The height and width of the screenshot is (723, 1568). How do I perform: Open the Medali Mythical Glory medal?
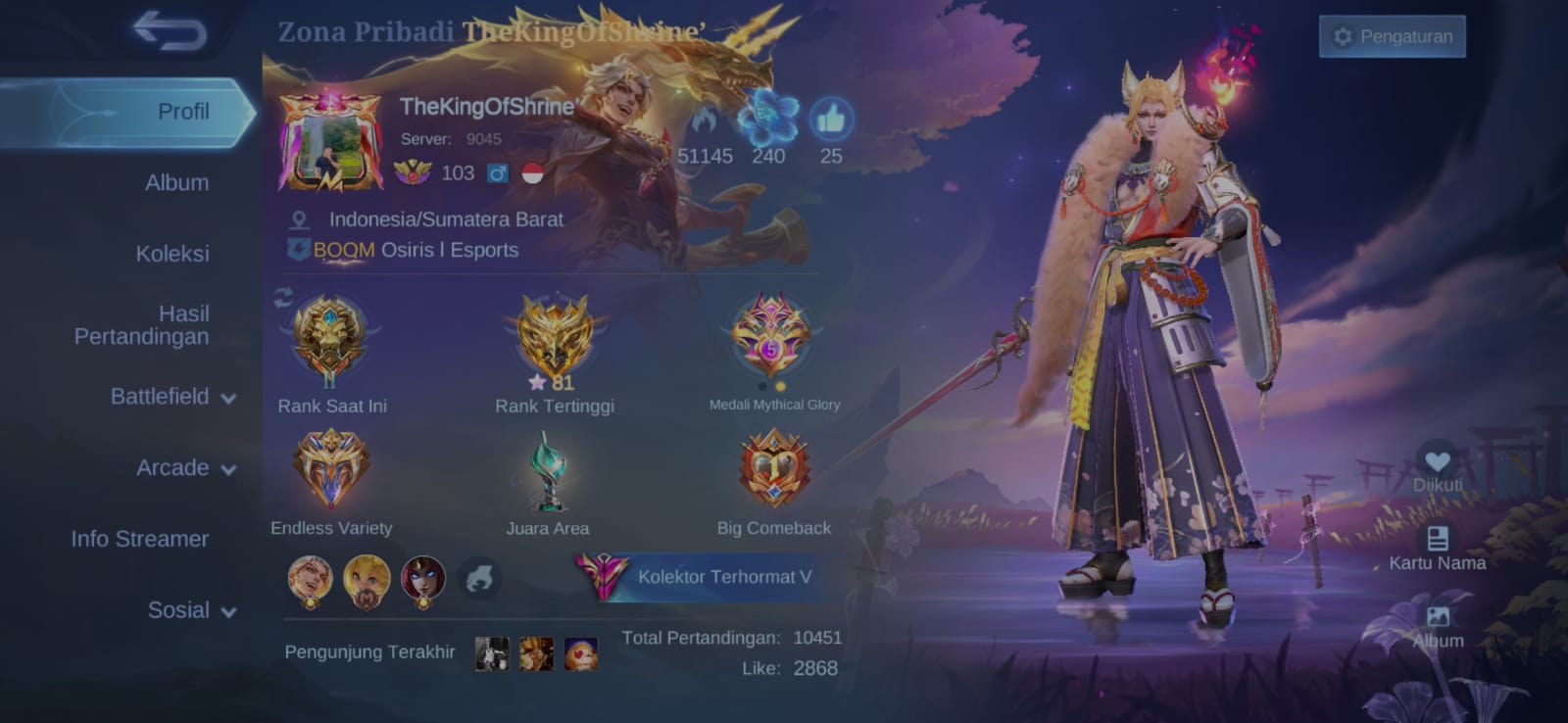click(x=772, y=338)
